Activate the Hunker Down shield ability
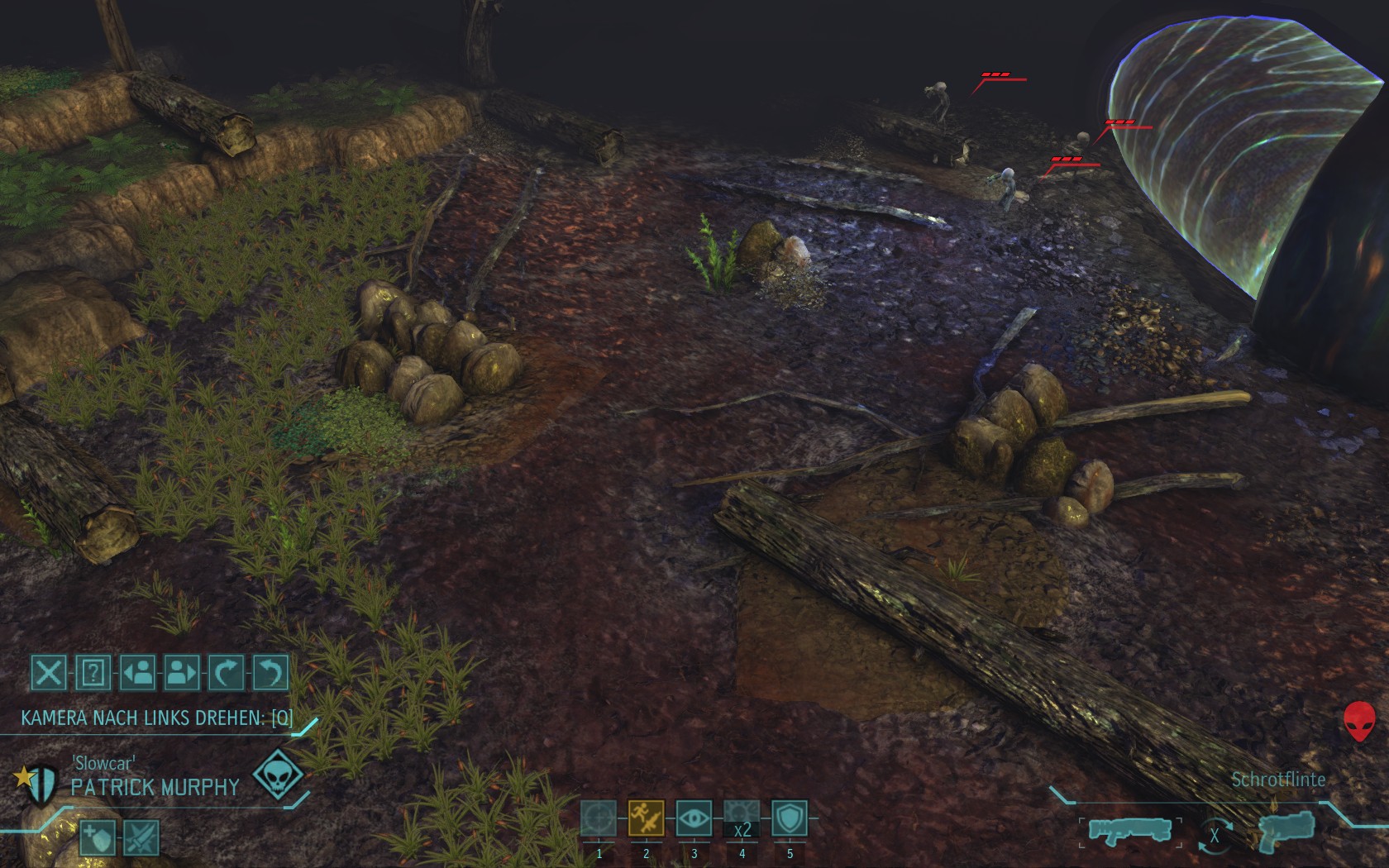The image size is (1389, 868). pyautogui.click(x=790, y=819)
